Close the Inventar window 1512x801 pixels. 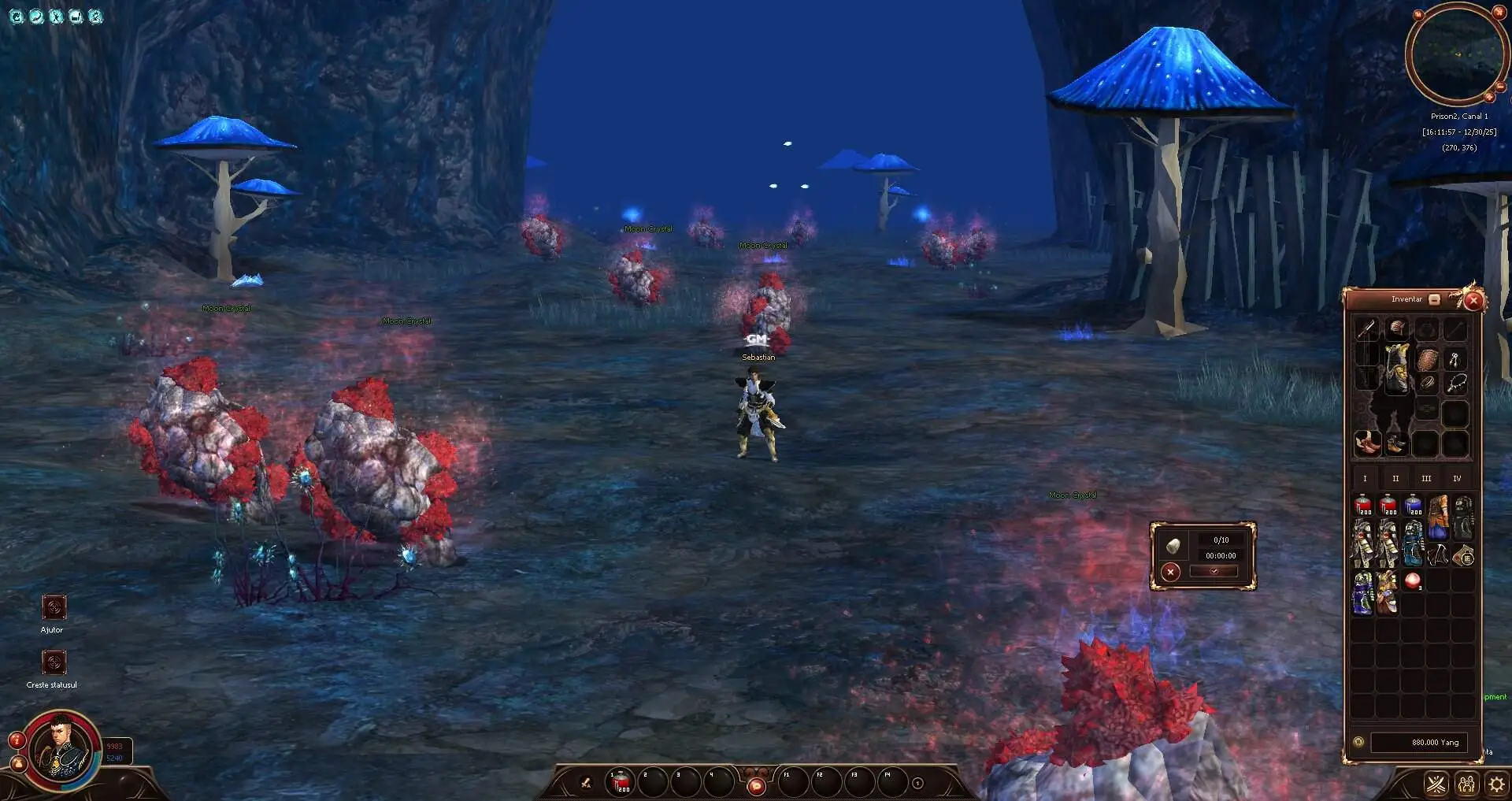tap(1473, 300)
